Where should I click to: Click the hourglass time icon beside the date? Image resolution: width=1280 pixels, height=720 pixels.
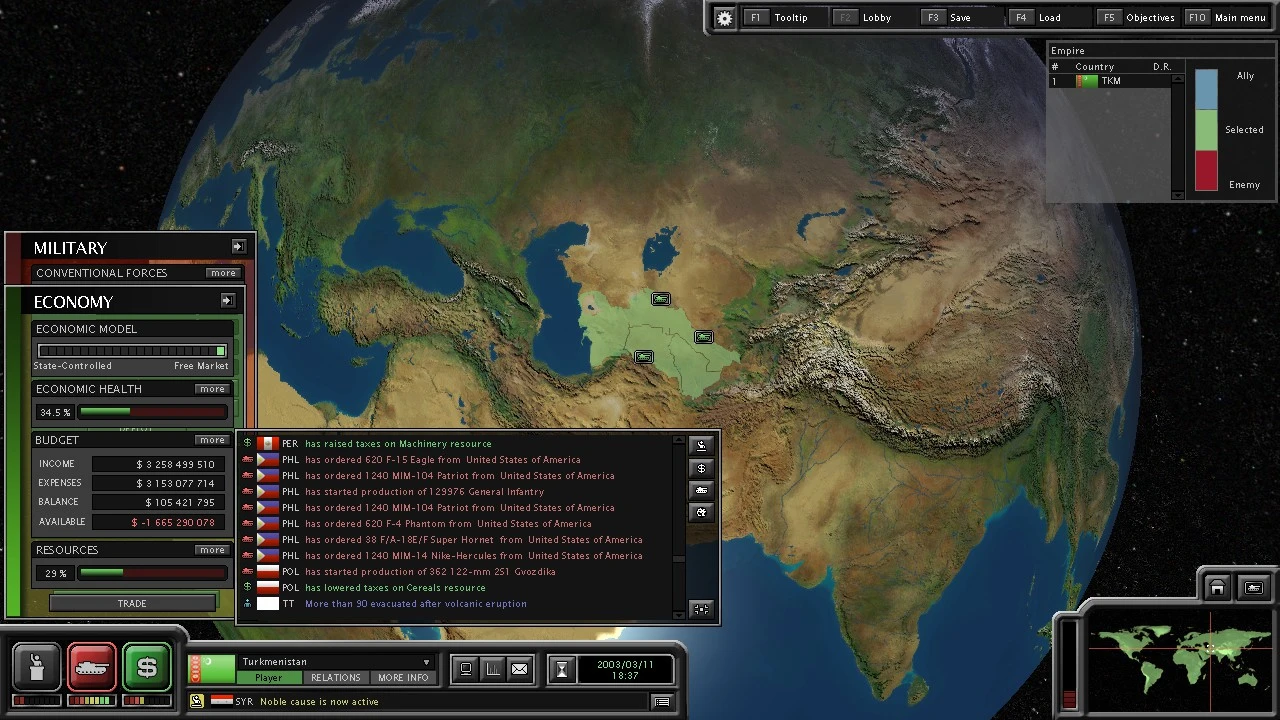pyautogui.click(x=562, y=668)
